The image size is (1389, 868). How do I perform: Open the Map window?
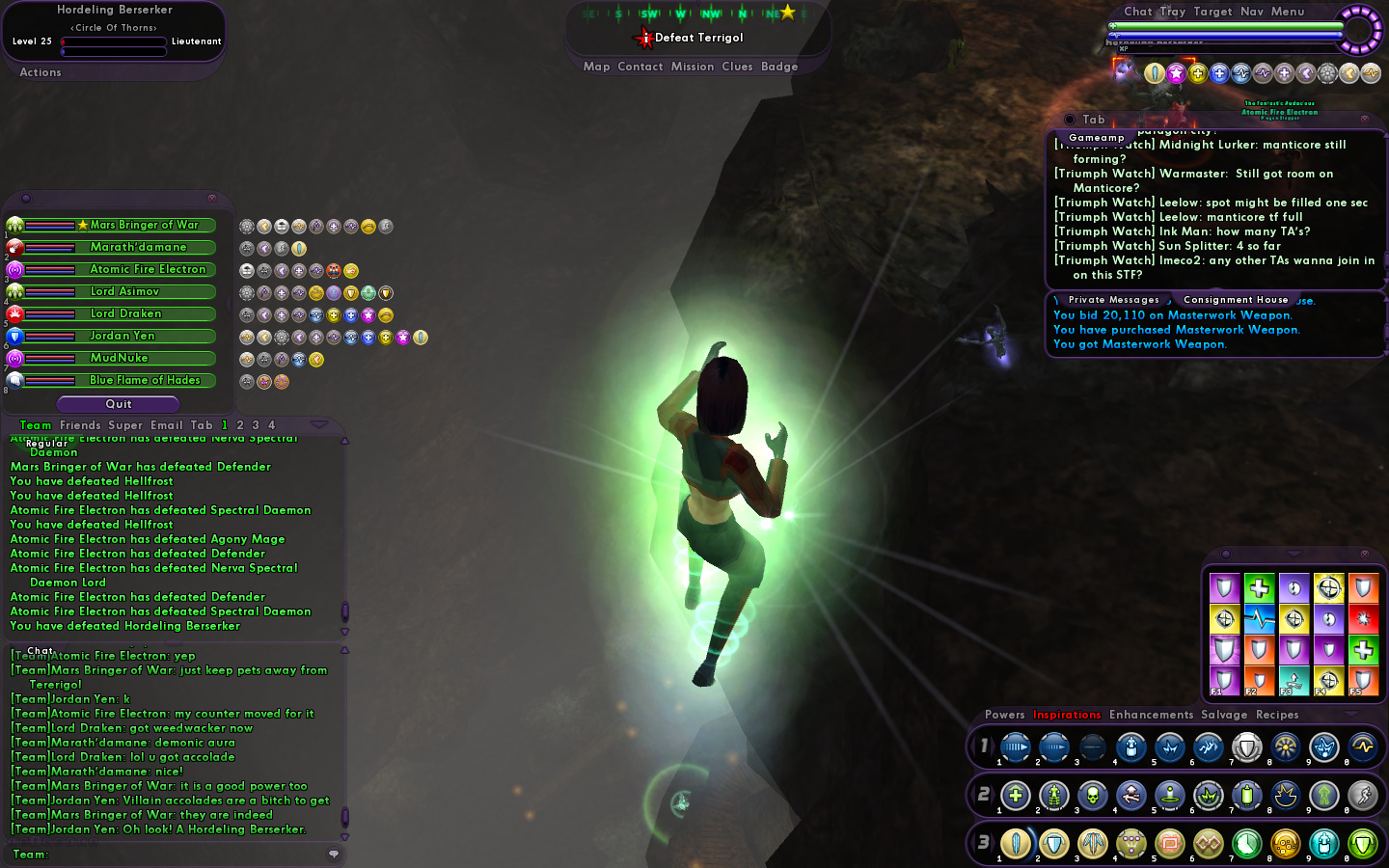[x=596, y=67]
